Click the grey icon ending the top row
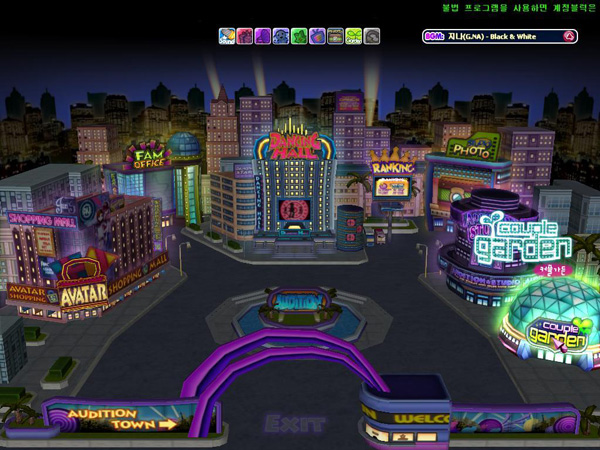Screen dimensions: 600x450 pos(372,36)
